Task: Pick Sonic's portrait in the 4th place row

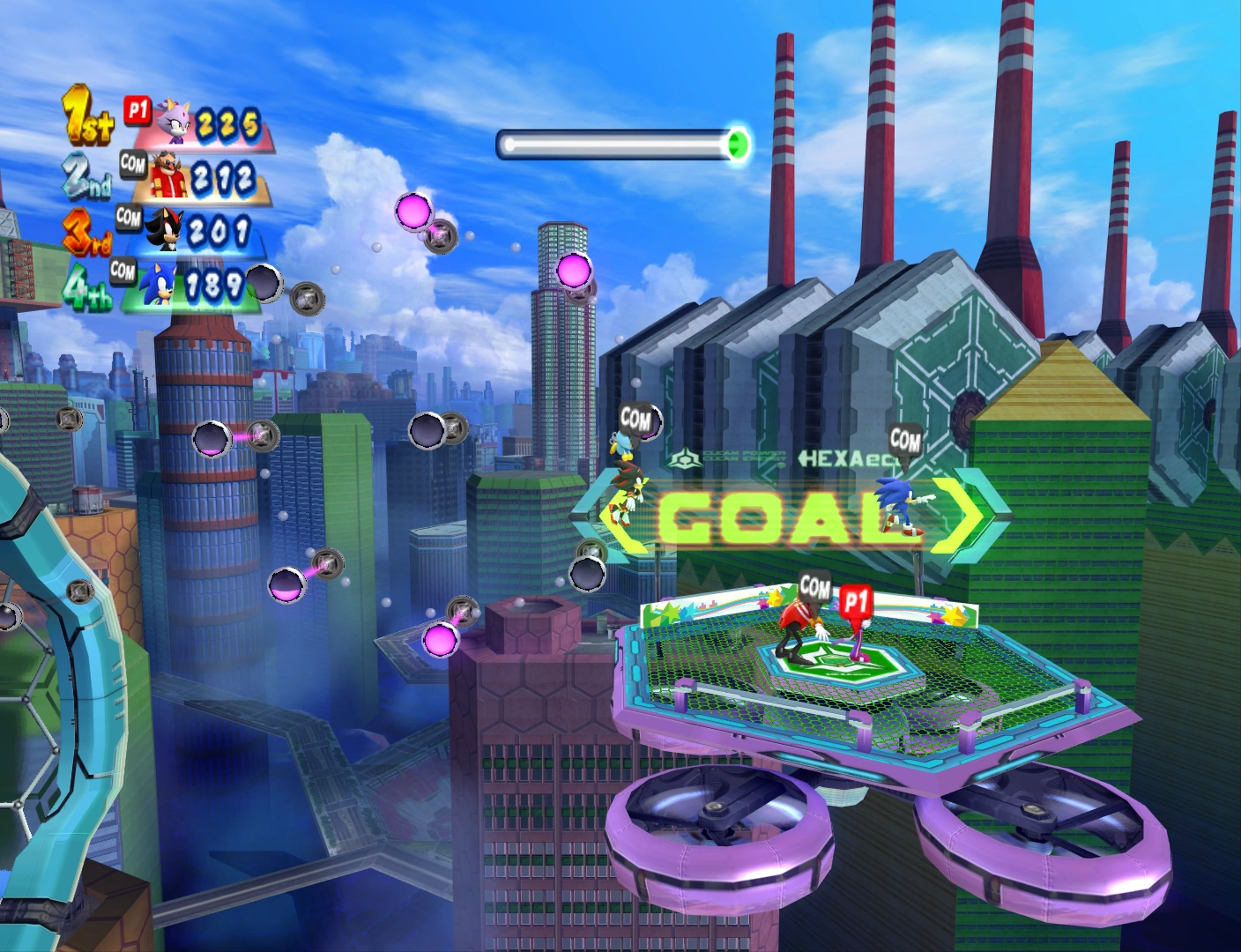Action: pos(160,283)
